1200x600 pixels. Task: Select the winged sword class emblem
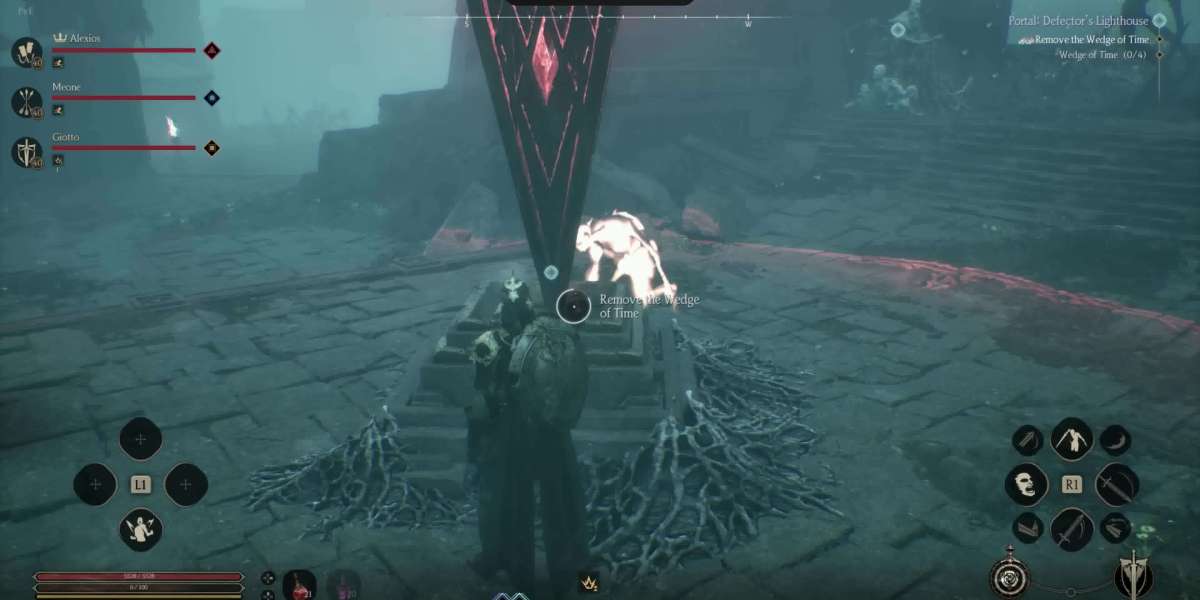click(1134, 578)
